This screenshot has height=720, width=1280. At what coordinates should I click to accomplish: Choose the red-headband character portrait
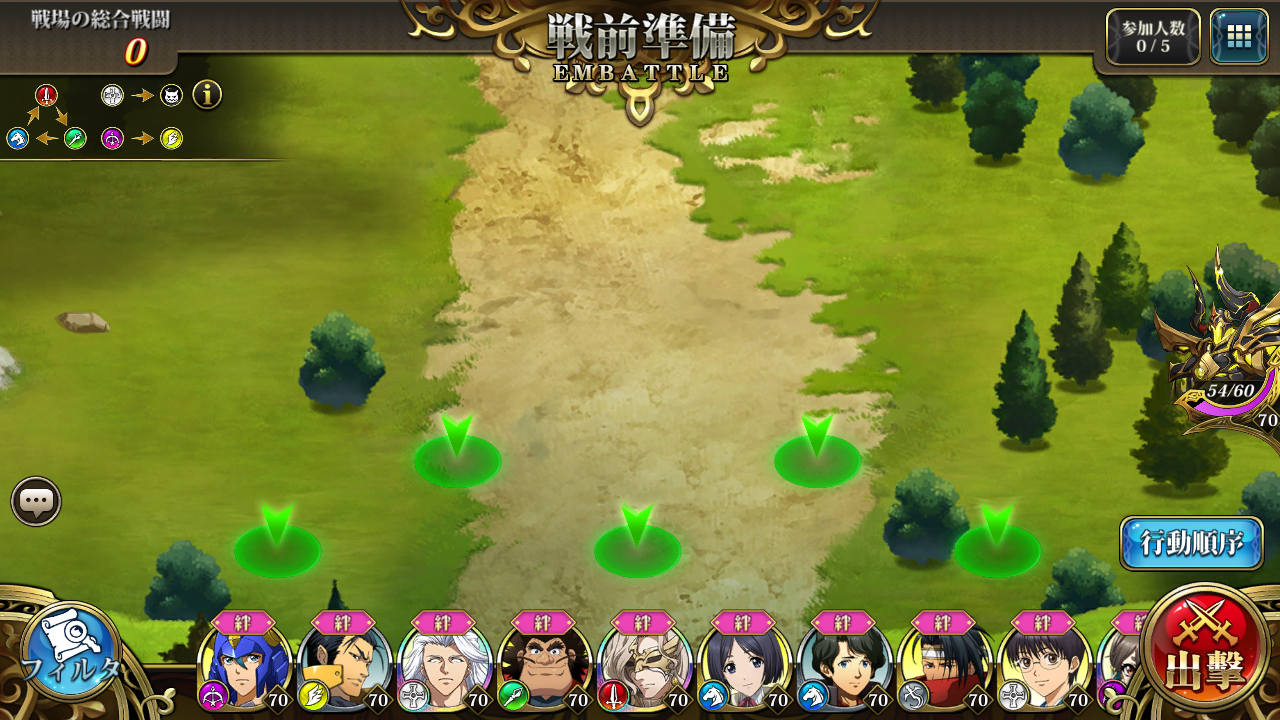(944, 668)
